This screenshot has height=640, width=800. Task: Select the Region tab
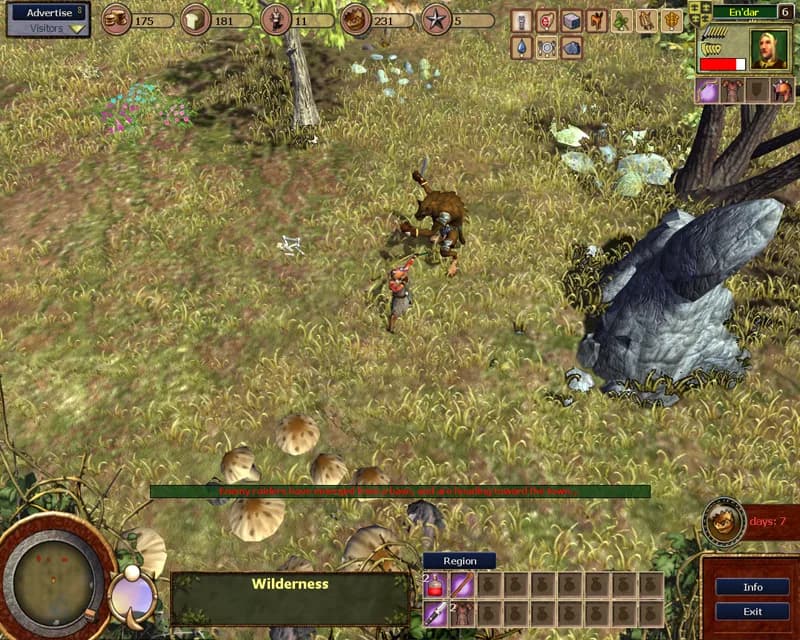(459, 561)
